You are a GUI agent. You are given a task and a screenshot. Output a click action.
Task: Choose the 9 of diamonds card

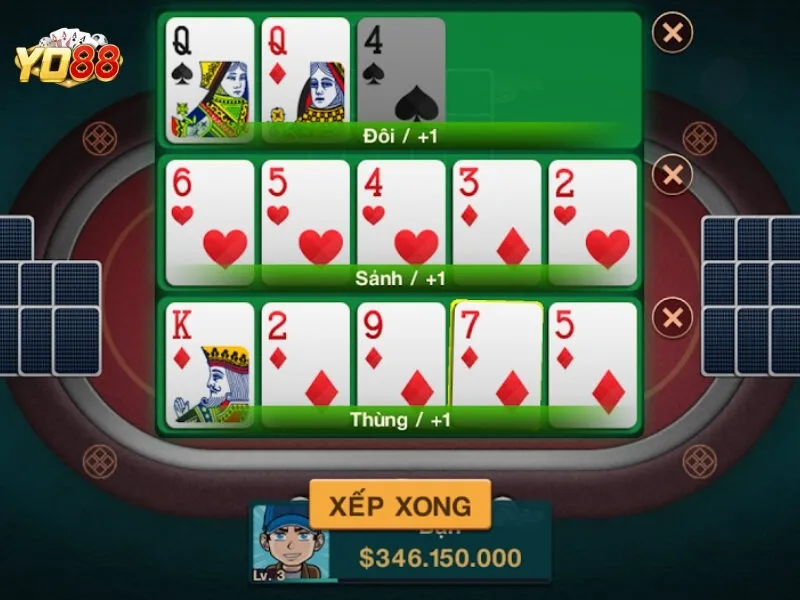point(401,360)
